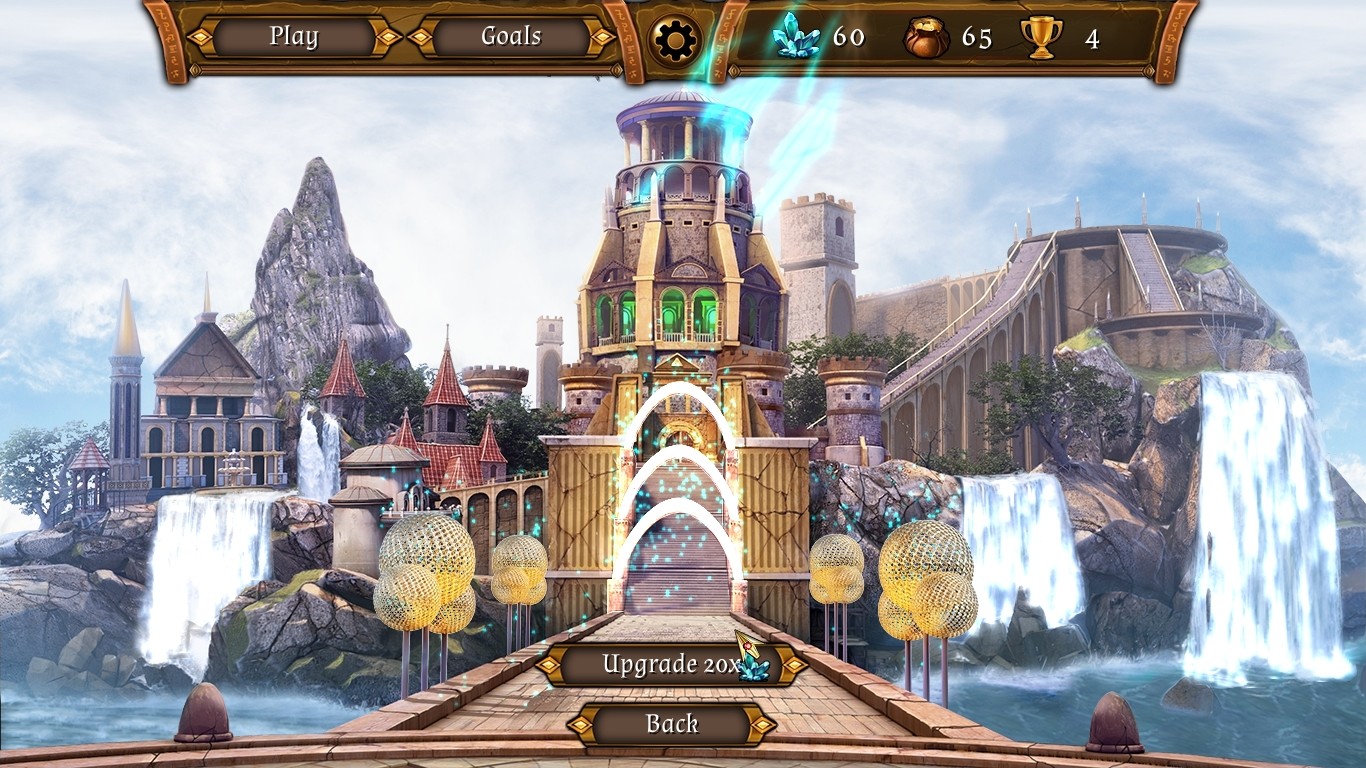Open settings via the gear icon
1366x768 pixels.
673,40
